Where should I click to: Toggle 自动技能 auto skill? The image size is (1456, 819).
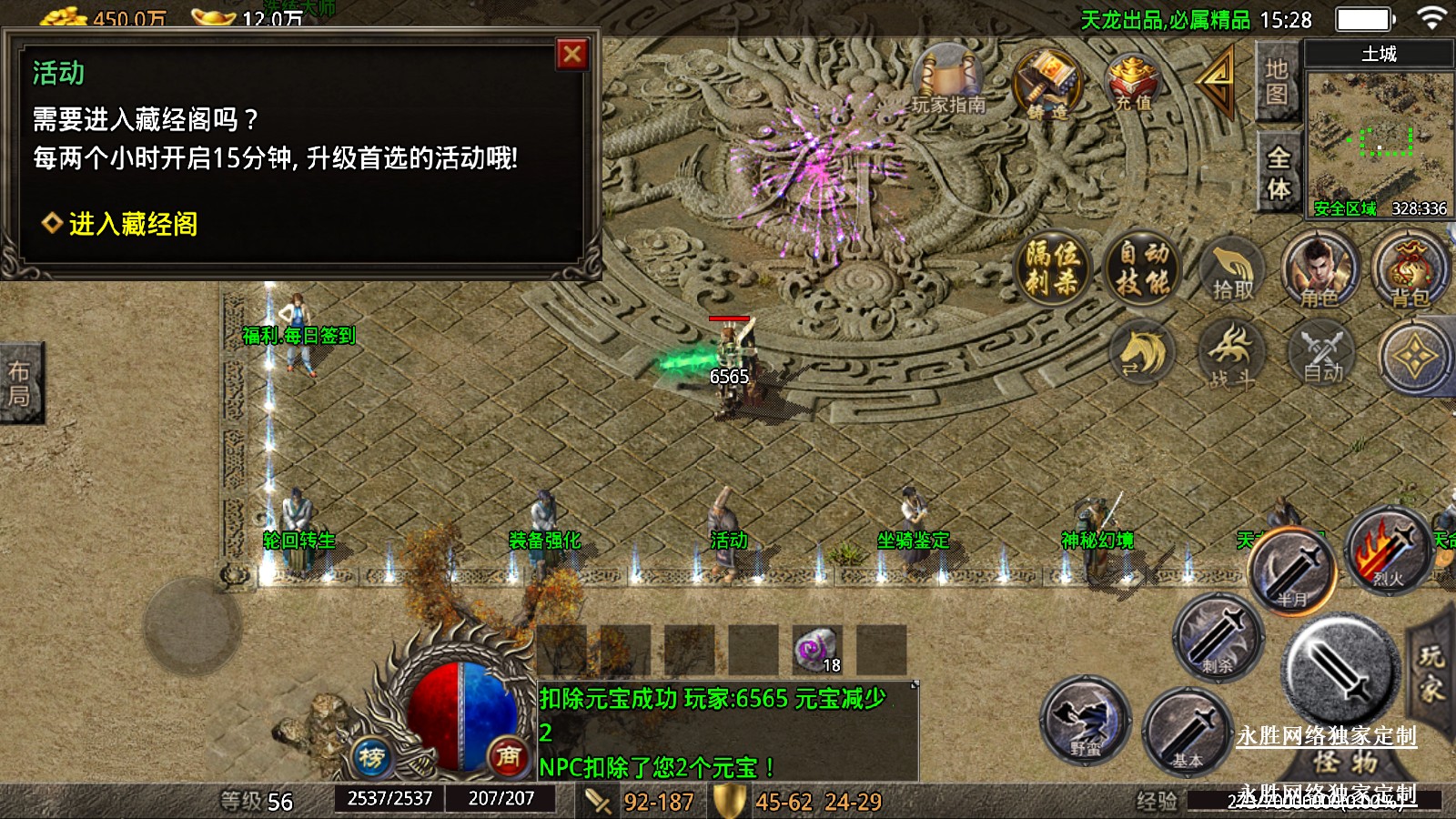[1143, 268]
